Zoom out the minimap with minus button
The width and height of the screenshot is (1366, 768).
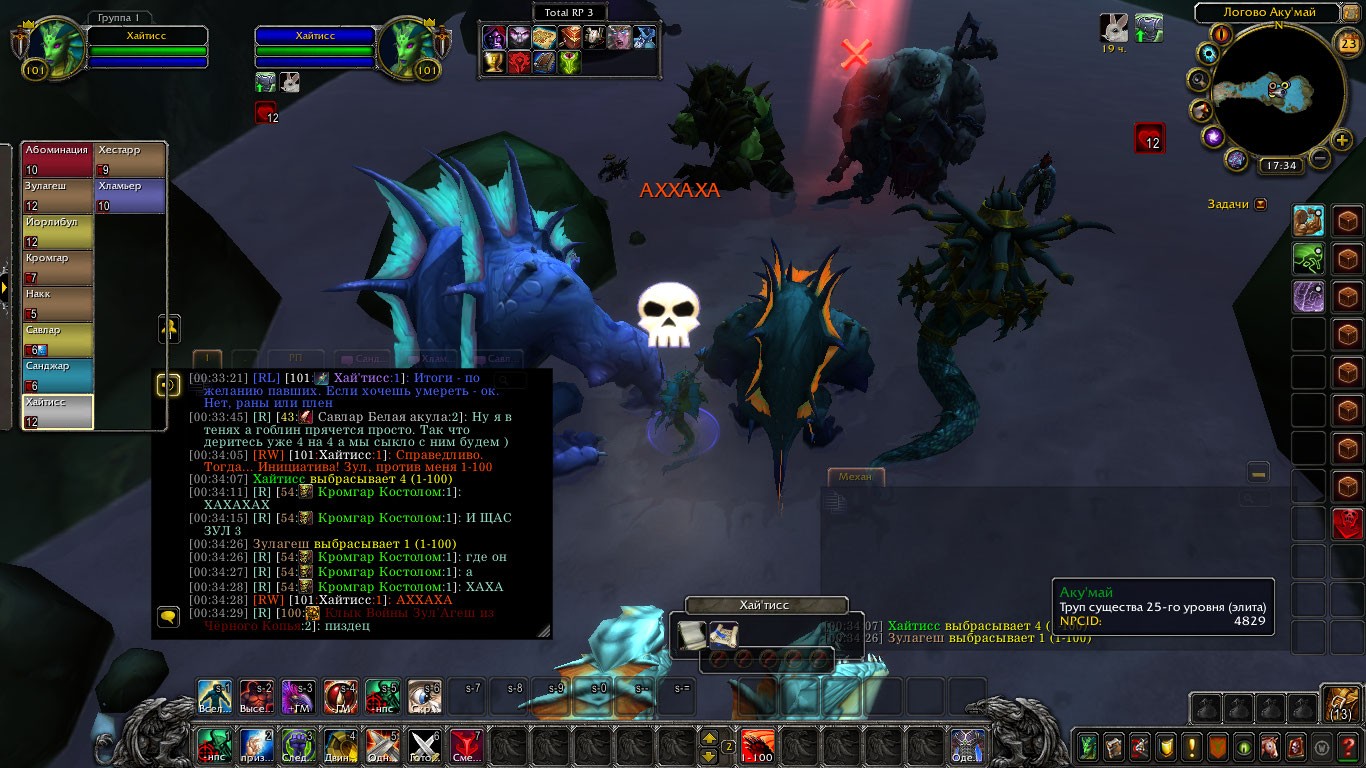tap(1320, 158)
